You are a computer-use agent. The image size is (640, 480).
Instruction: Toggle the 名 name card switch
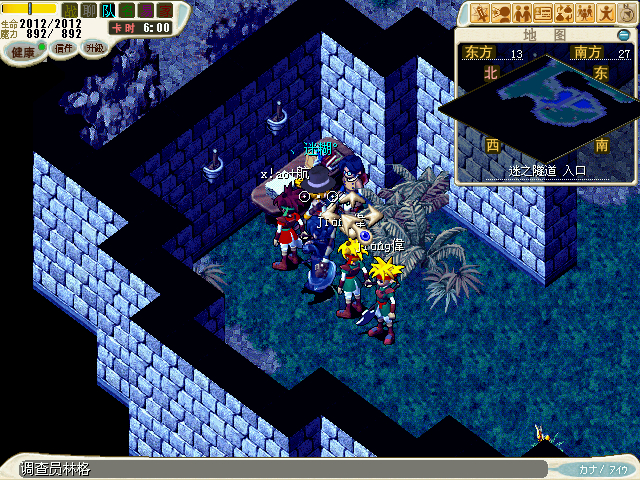127,10
